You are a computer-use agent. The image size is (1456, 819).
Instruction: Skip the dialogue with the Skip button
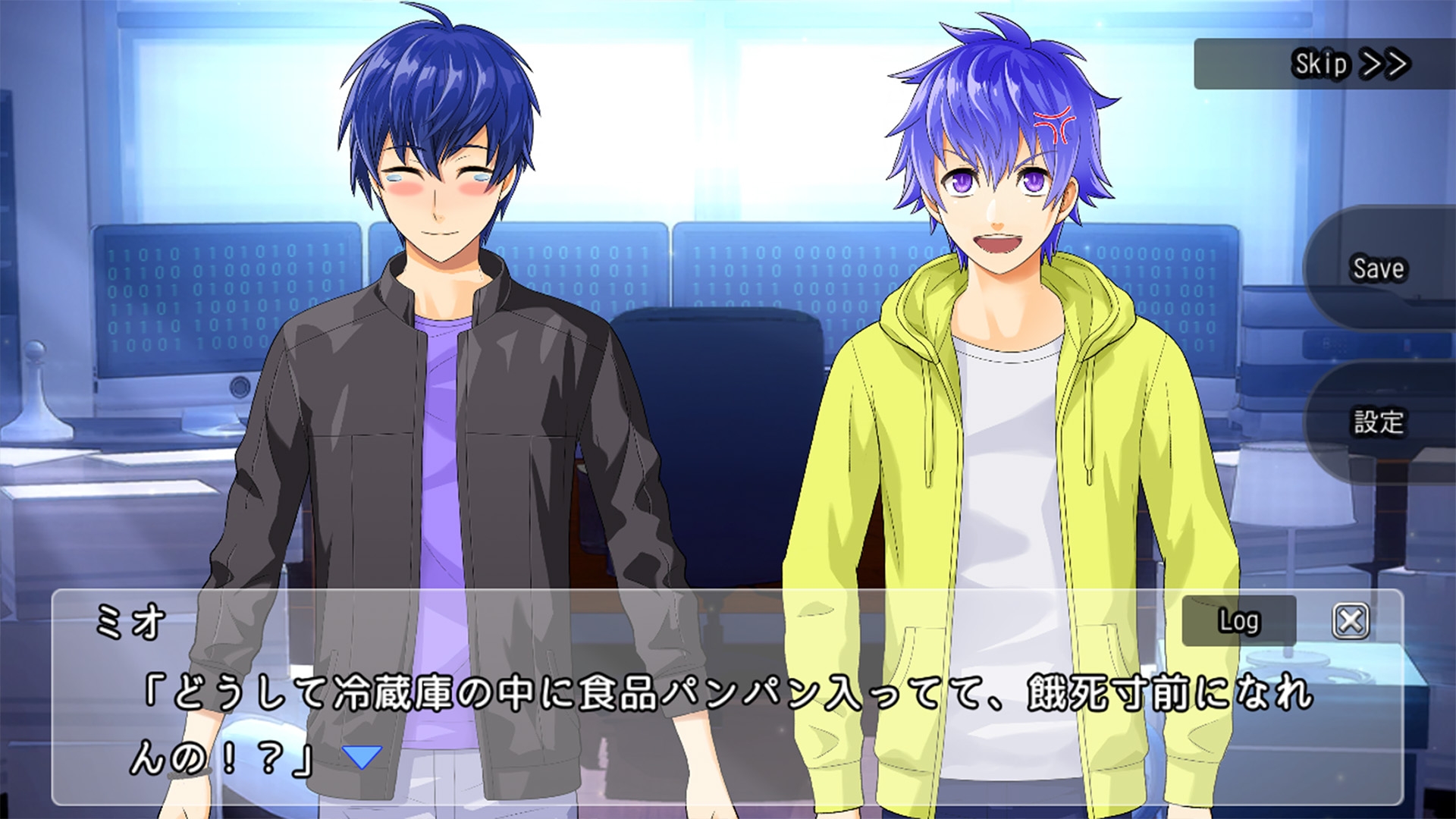pyautogui.click(x=1350, y=64)
